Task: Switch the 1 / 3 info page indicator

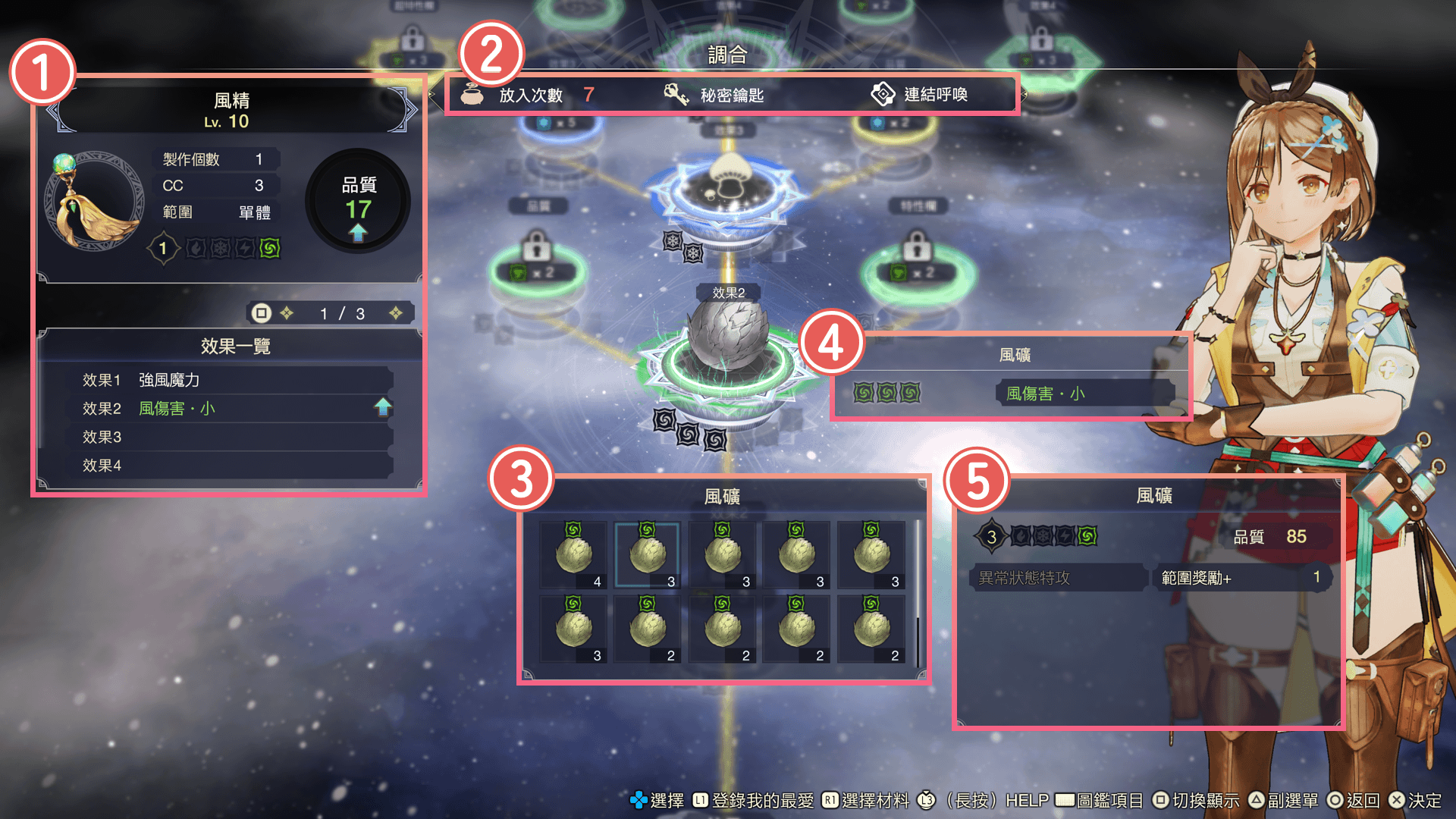Action: (x=341, y=313)
